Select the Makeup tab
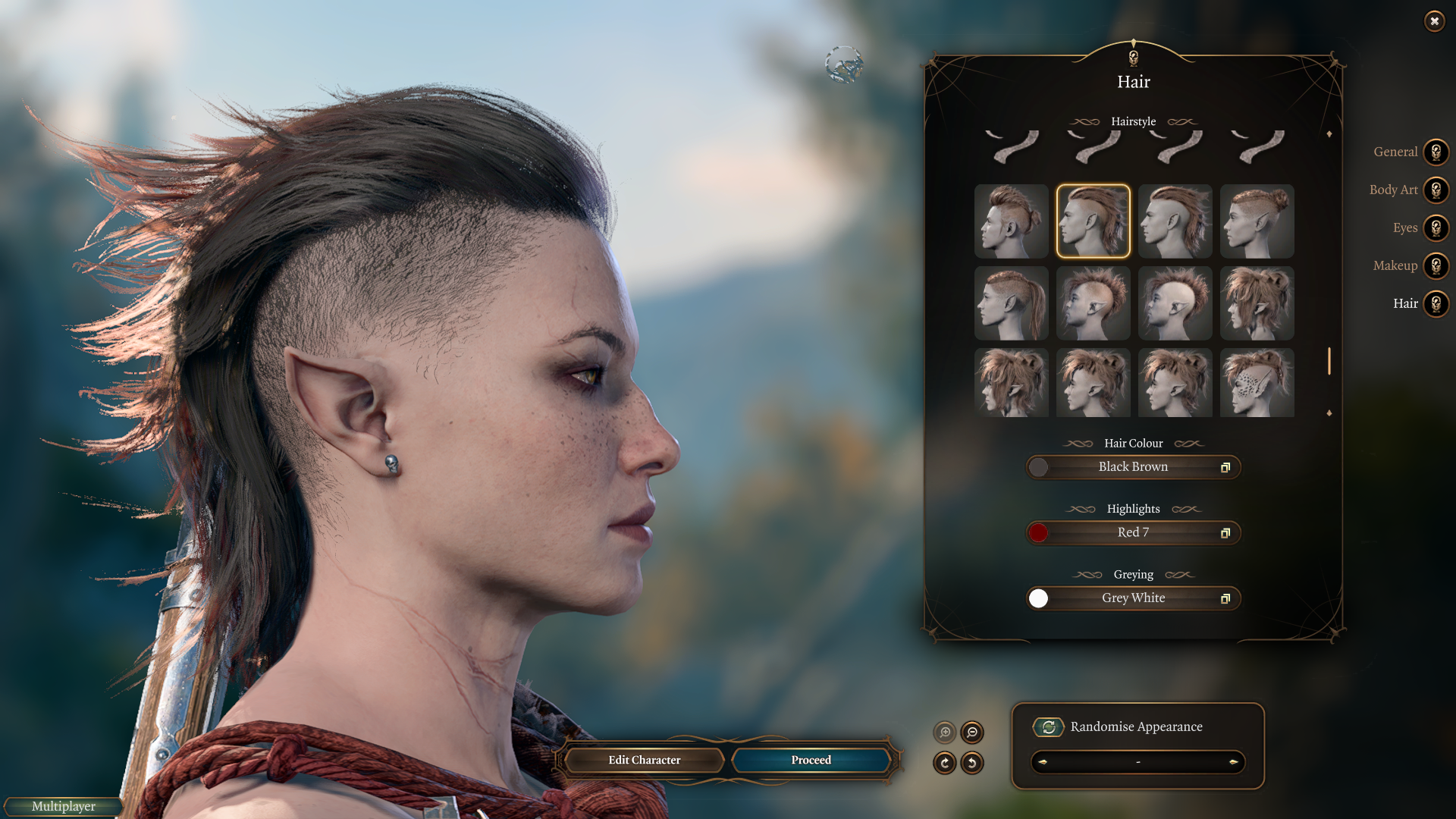Screen dimensions: 1456x819 coord(1436,266)
